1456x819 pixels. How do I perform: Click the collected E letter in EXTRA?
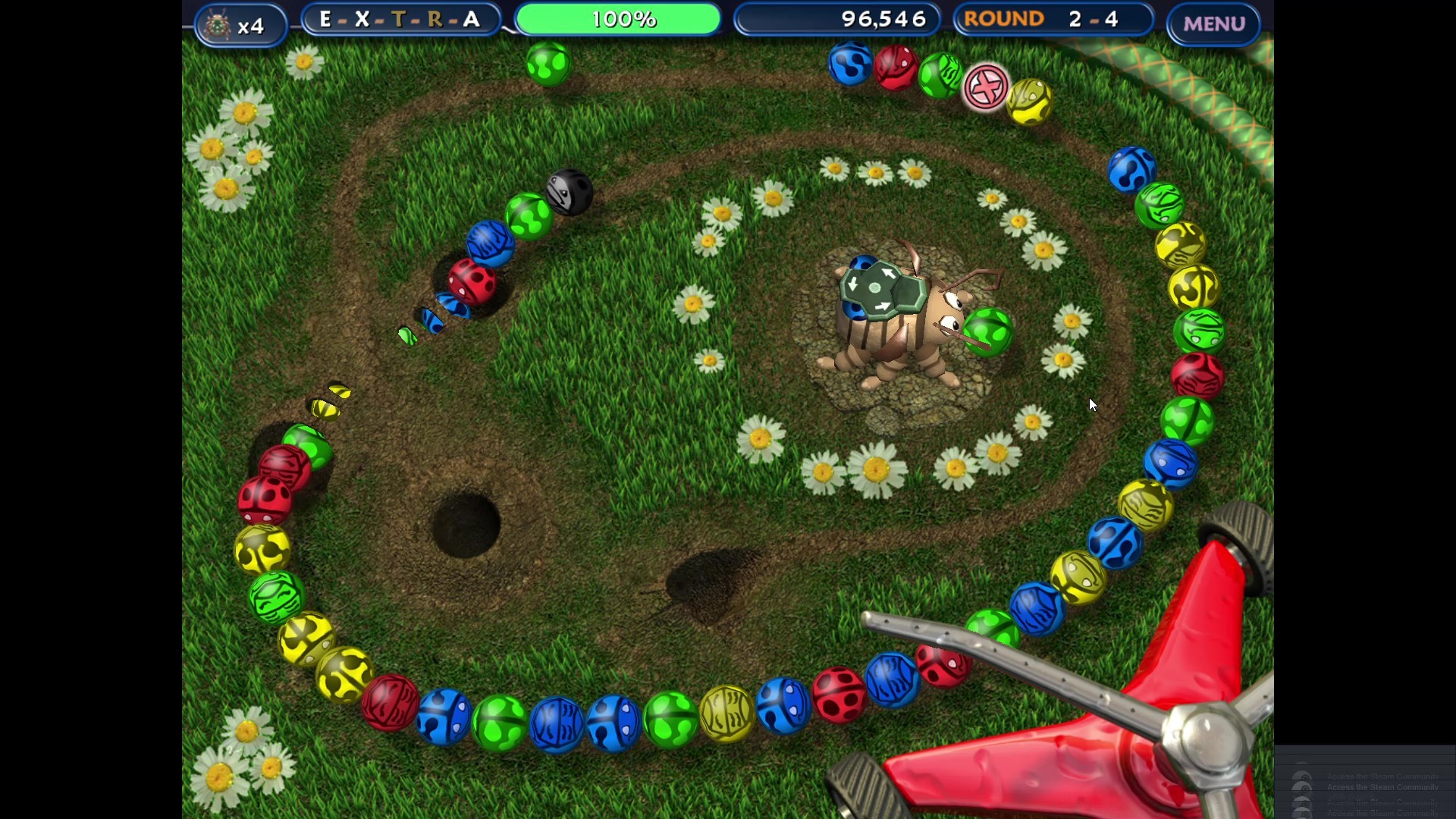326,19
